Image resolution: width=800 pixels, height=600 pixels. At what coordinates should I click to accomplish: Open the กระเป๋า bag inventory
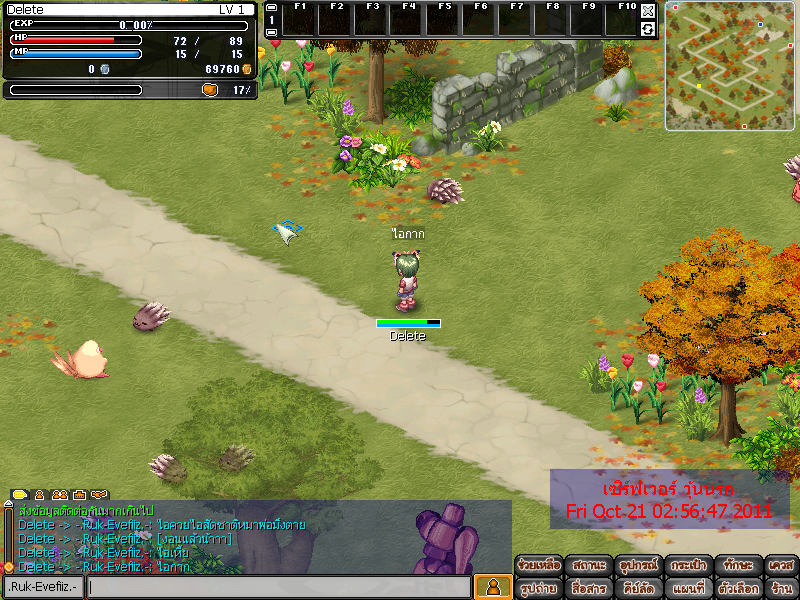pyautogui.click(x=688, y=565)
